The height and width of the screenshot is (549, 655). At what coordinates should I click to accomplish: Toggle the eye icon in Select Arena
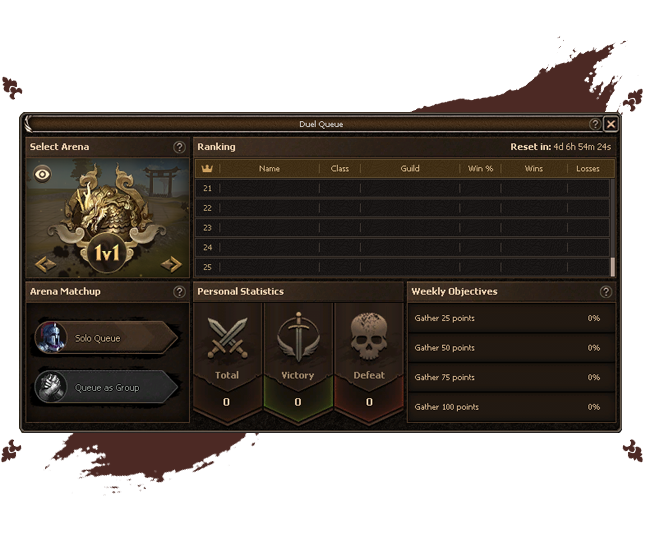tap(43, 173)
